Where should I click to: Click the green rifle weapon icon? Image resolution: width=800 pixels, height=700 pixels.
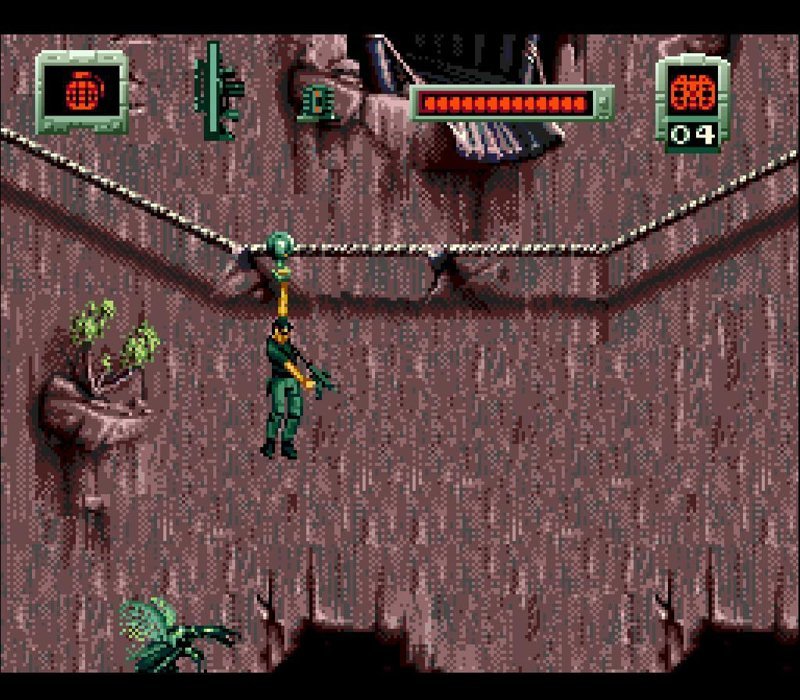click(x=218, y=91)
